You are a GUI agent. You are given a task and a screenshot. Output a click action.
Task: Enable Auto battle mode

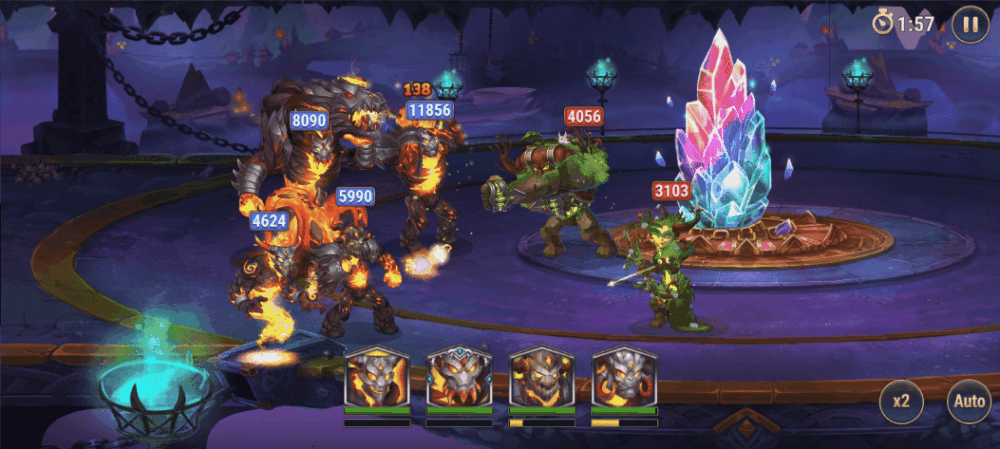pos(968,402)
